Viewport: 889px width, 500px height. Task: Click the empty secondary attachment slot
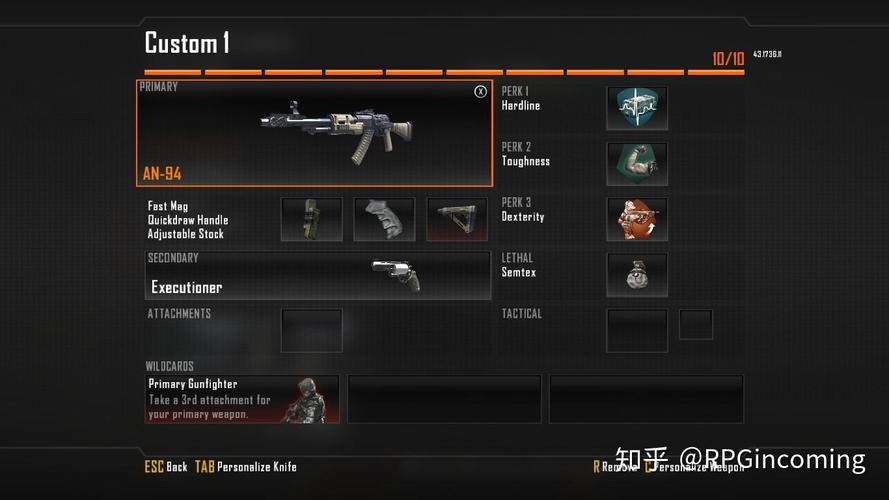click(311, 330)
